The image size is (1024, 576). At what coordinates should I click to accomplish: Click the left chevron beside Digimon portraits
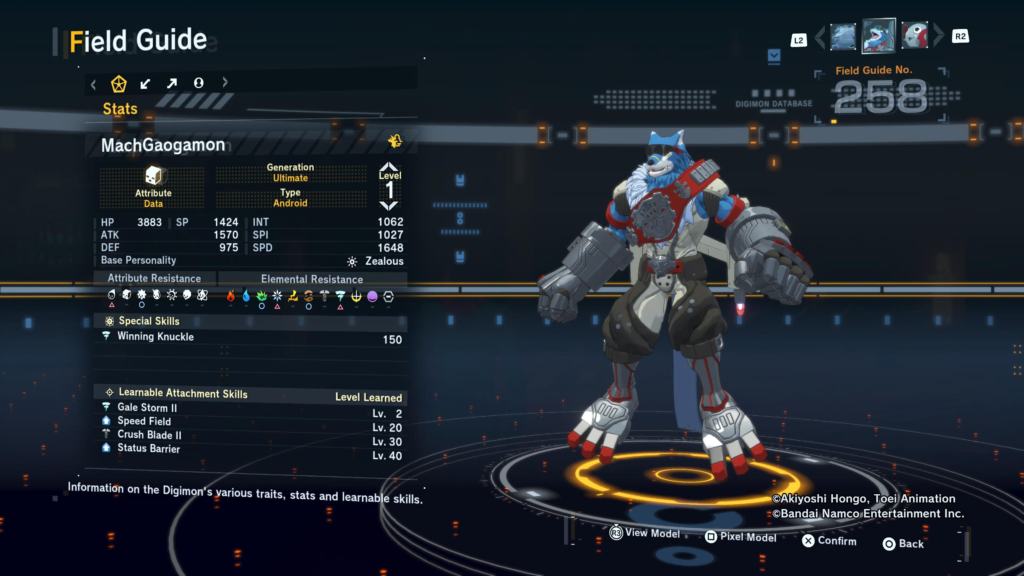[x=820, y=38]
